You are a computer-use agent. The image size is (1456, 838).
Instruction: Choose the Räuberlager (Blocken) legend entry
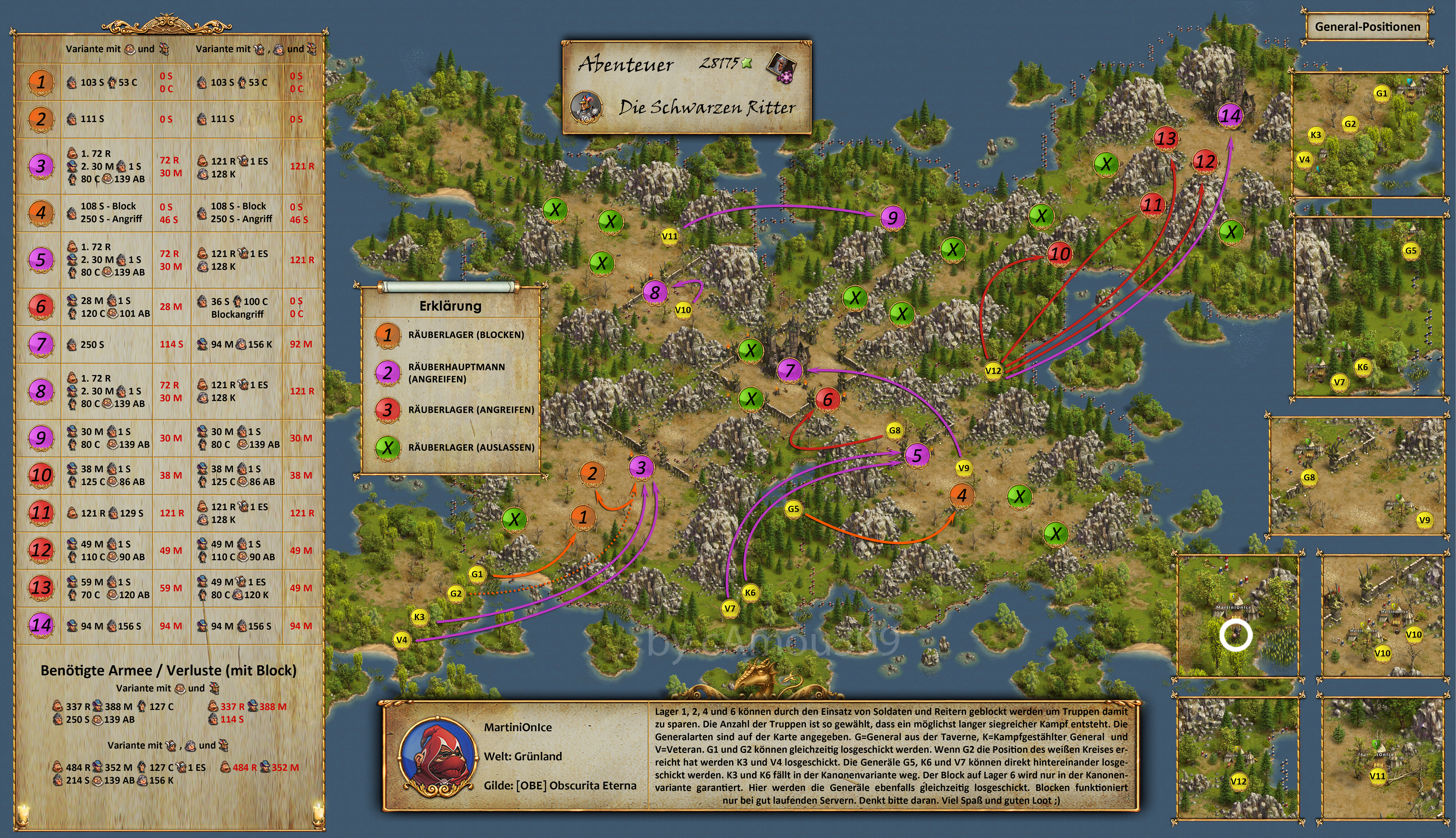point(455,335)
